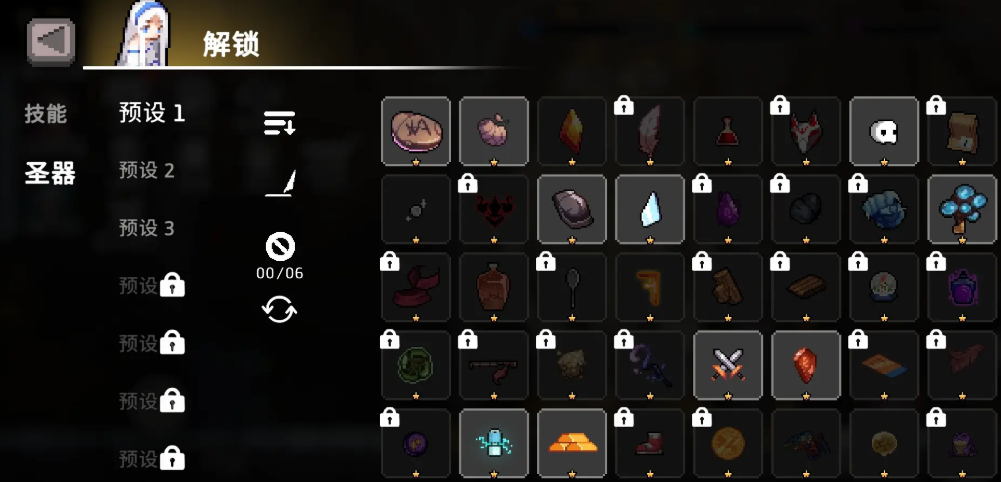Click the feather quill edit icon
This screenshot has height=482, width=1001.
[x=280, y=184]
